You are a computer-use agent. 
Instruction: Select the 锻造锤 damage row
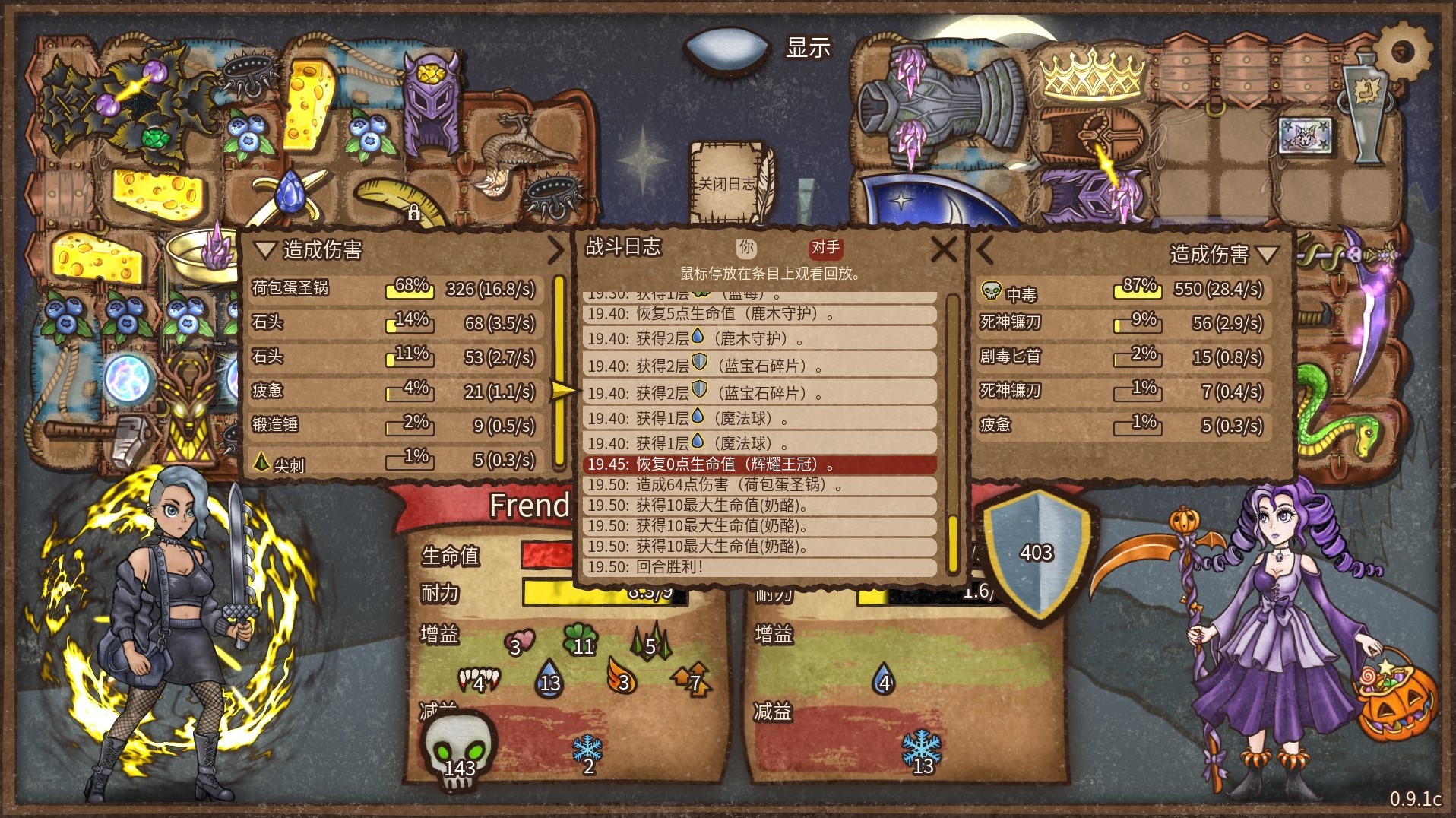point(395,425)
